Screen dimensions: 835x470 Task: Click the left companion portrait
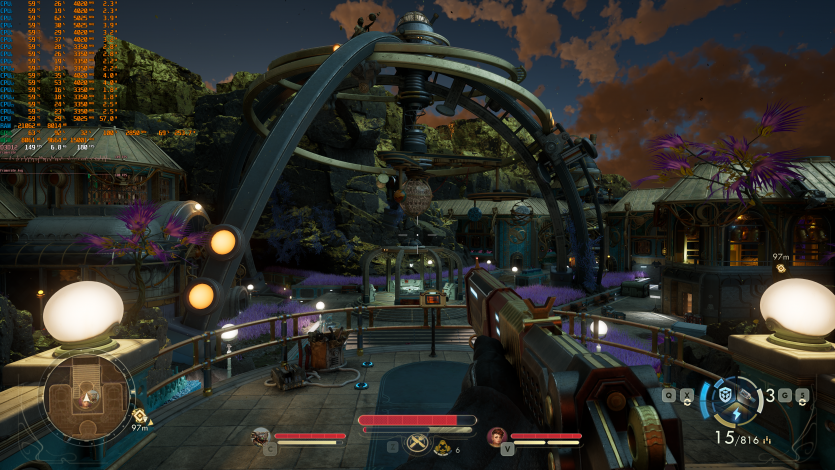click(261, 436)
